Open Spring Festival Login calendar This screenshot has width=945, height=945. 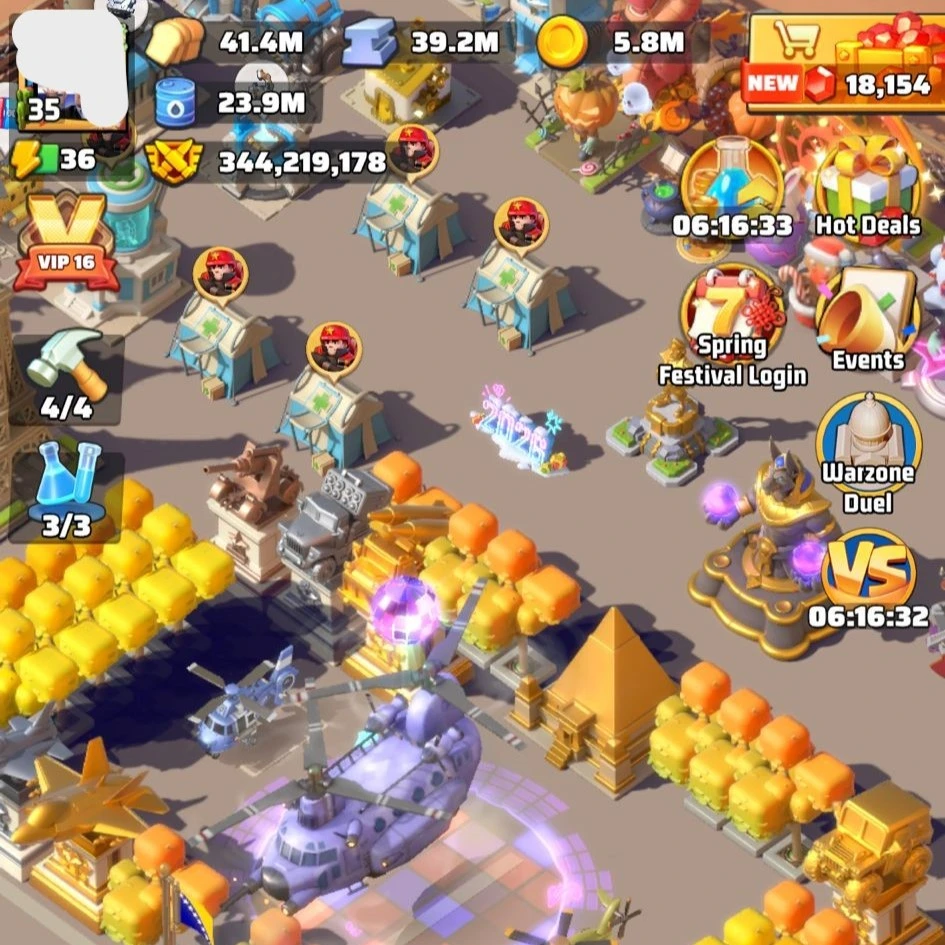point(732,325)
